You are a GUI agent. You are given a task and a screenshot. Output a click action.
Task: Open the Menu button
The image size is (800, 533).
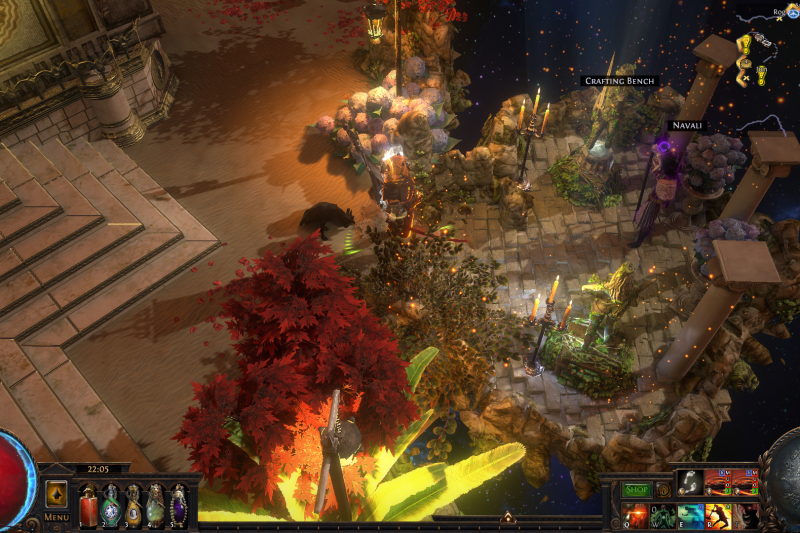tap(57, 517)
